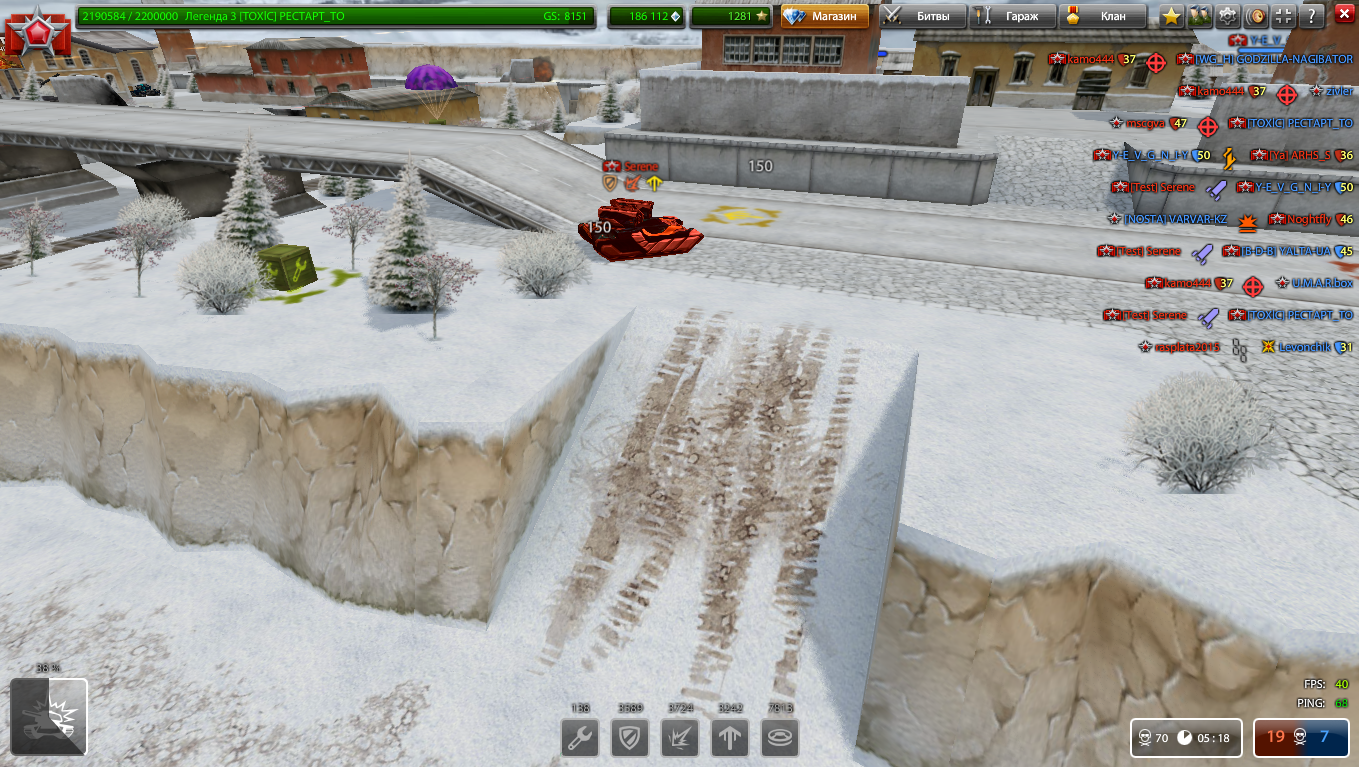Click the gold star icon
1359x767 pixels.
pyautogui.click(x=1171, y=16)
